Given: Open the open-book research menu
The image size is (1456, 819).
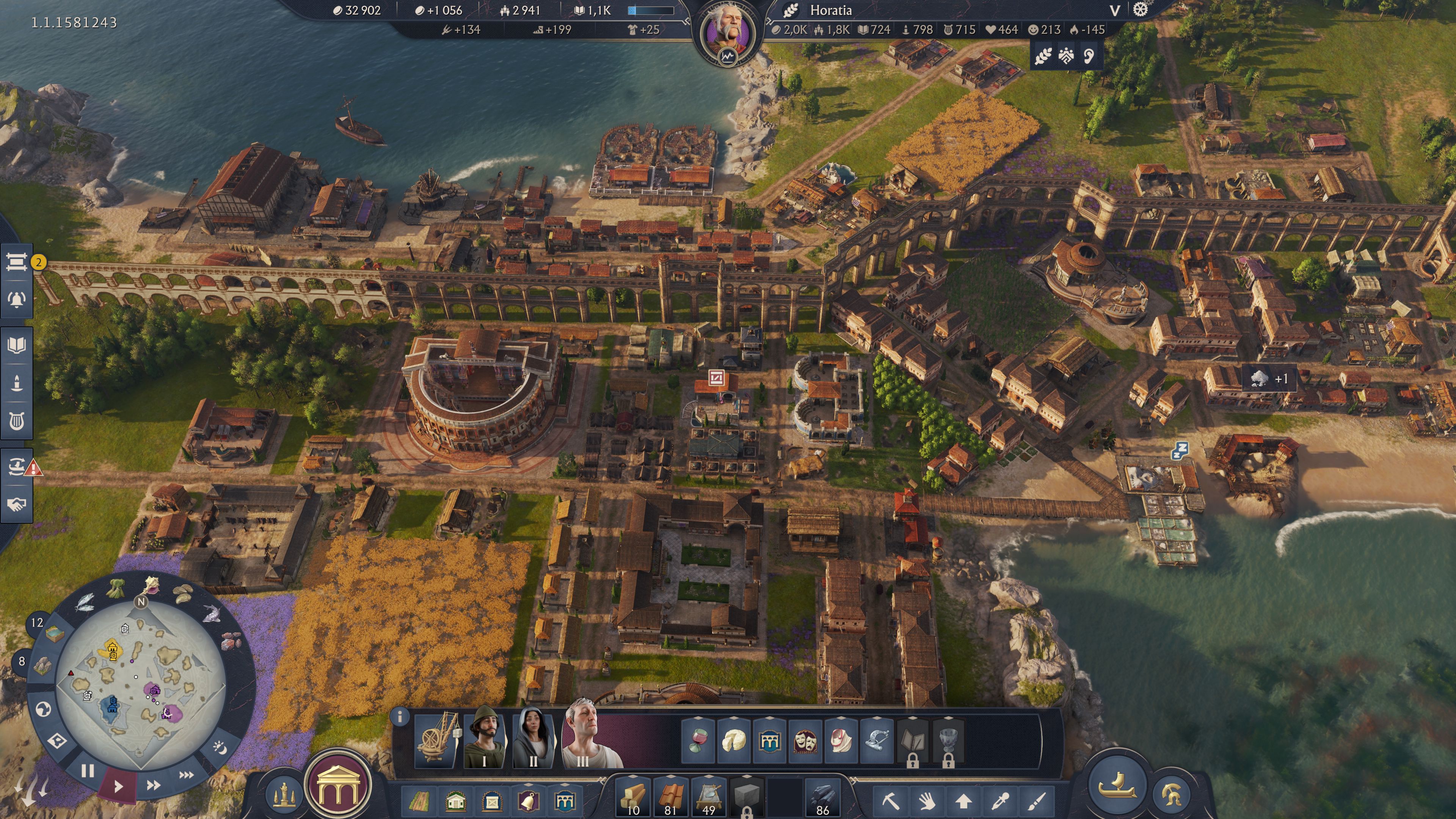Looking at the screenshot, I should 16,345.
